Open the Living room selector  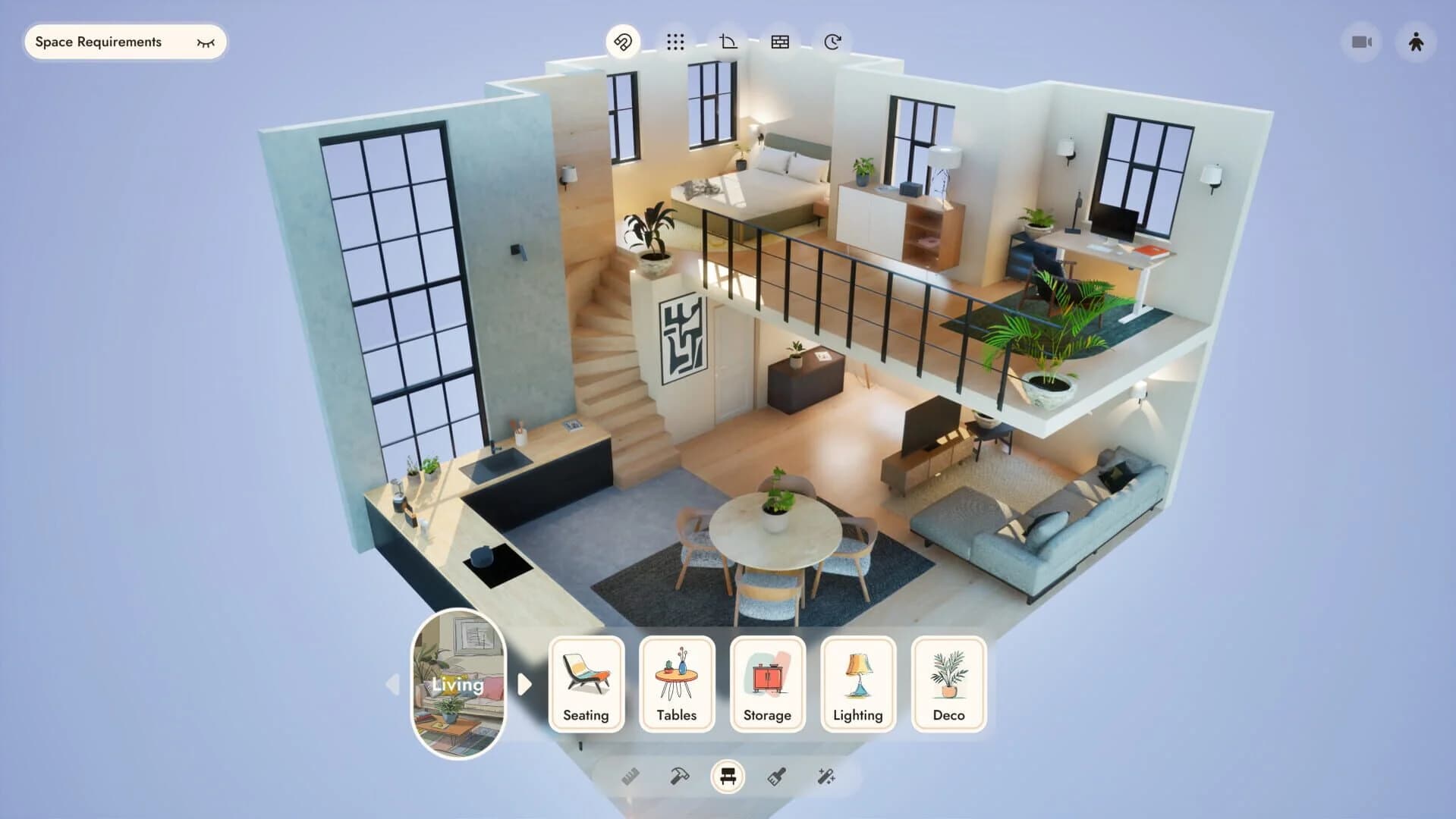pyautogui.click(x=459, y=685)
